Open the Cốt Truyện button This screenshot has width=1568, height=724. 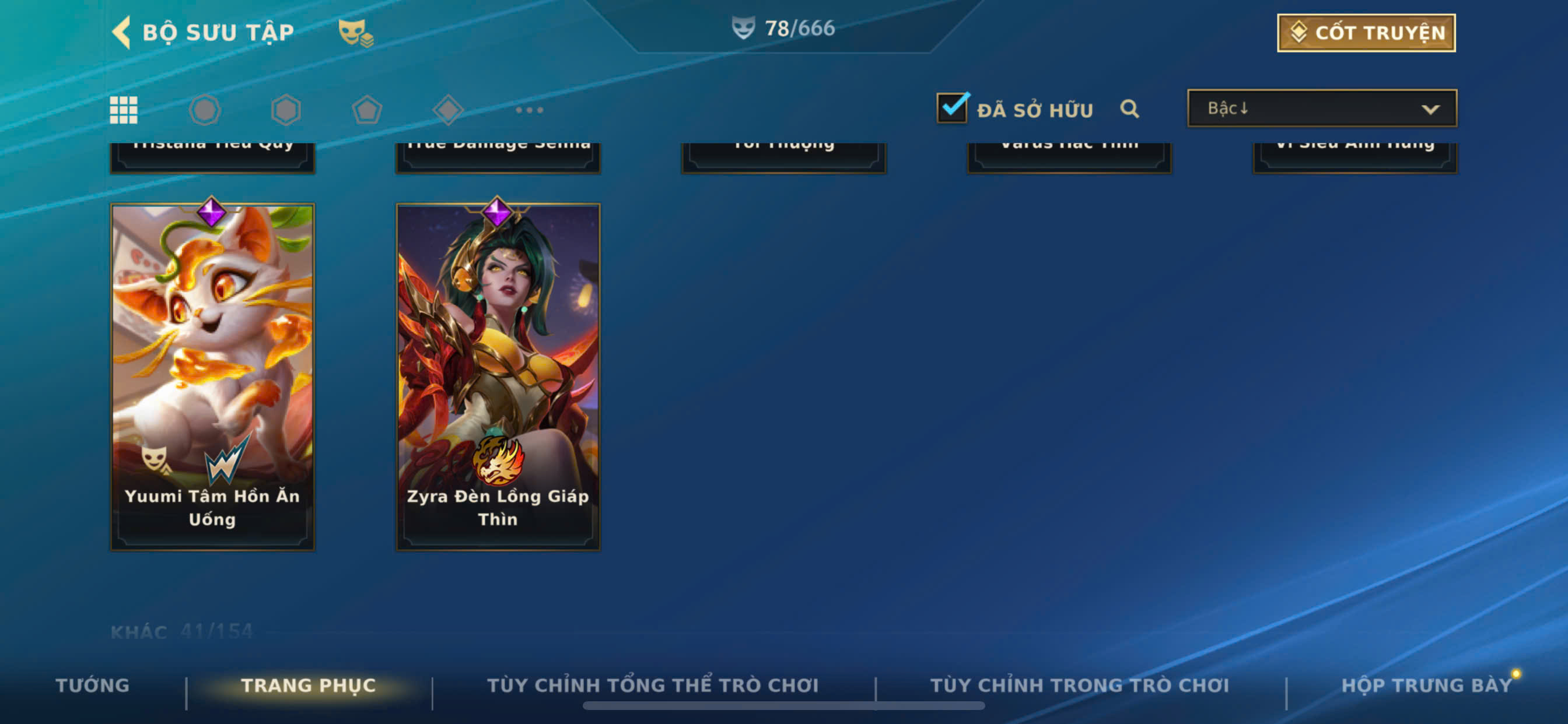(x=1366, y=33)
